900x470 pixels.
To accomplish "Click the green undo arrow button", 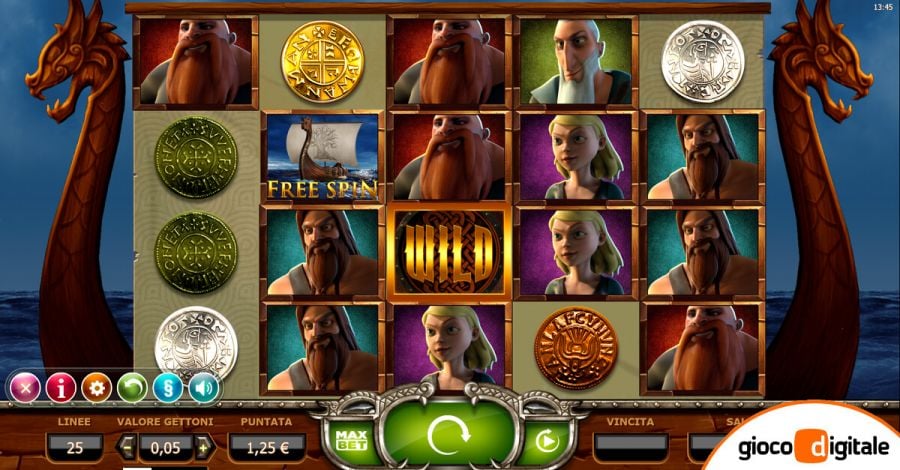I will pos(132,387).
